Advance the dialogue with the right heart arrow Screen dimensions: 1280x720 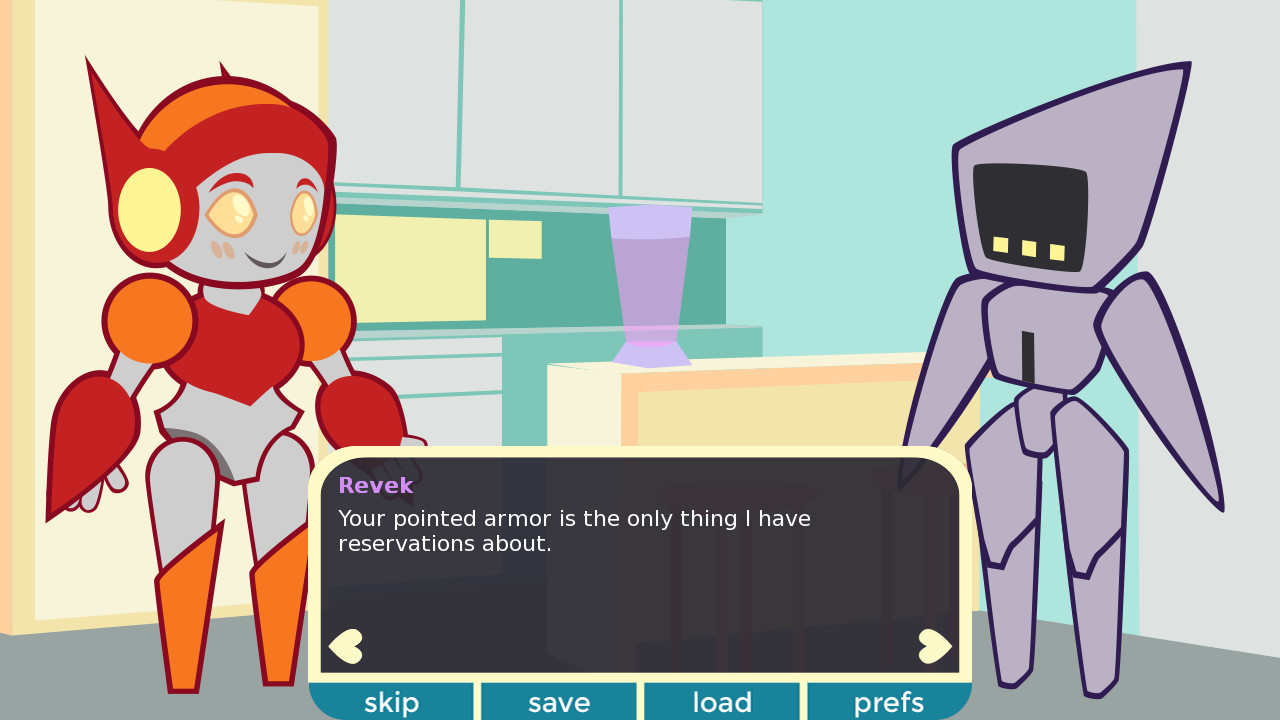click(934, 646)
